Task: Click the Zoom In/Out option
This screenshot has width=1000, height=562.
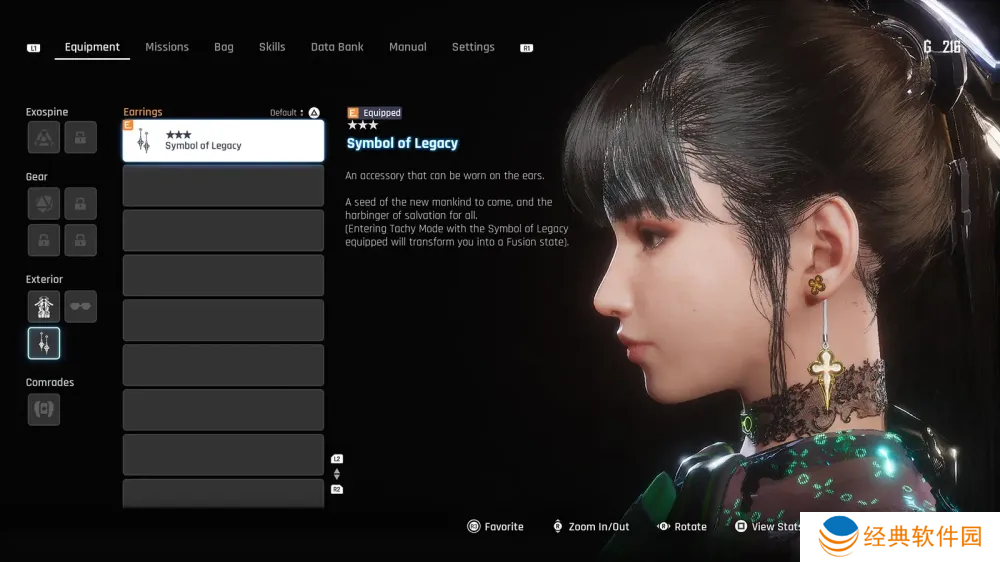Action: click(x=591, y=527)
